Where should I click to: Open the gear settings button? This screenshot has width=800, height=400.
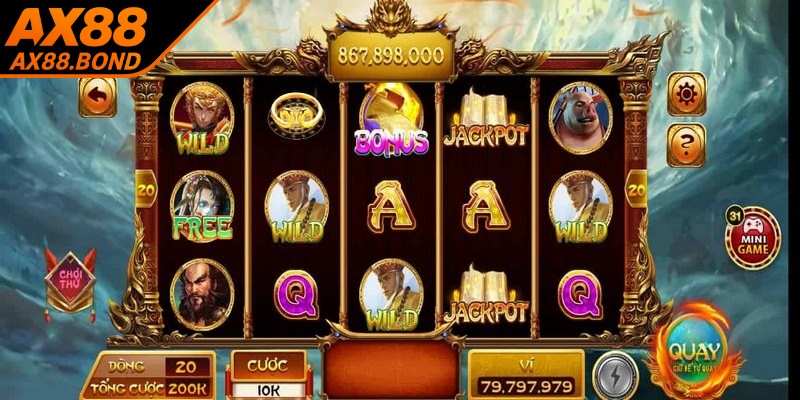[x=686, y=95]
